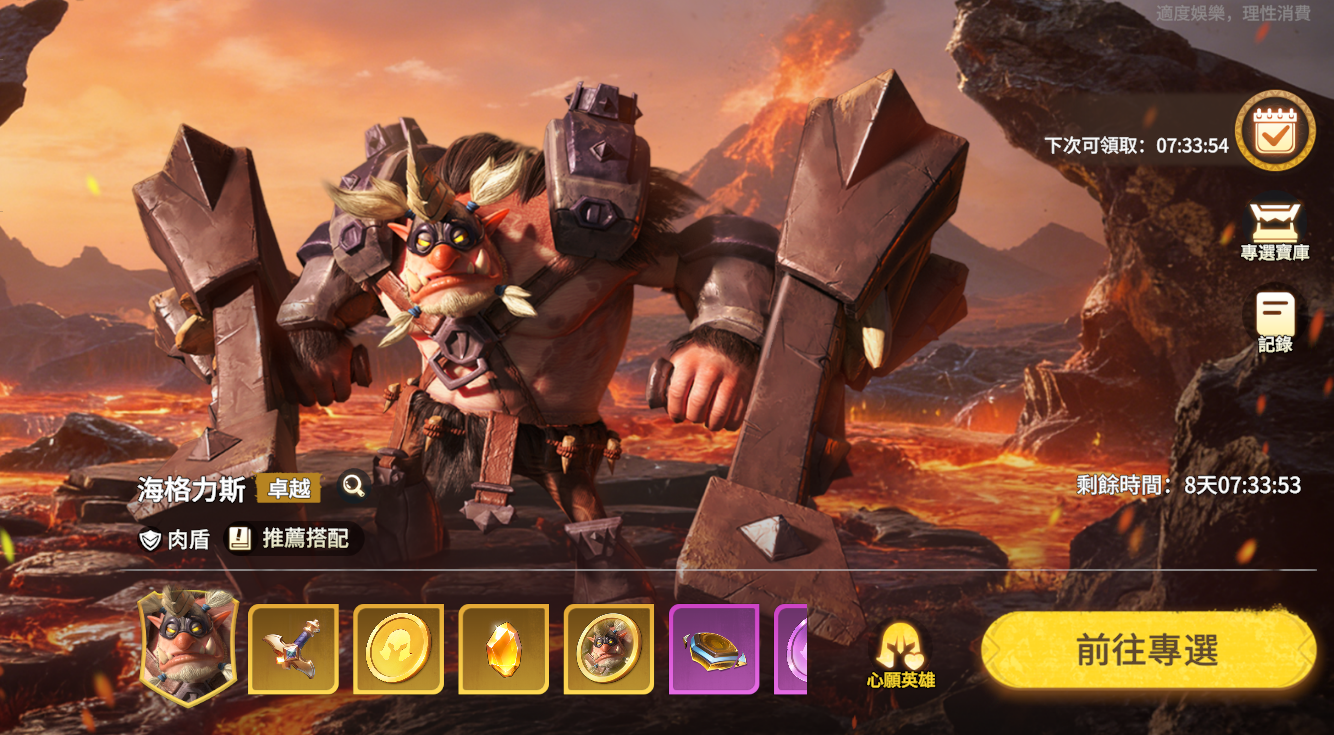
Task: Select the hero face token reward
Action: 608,649
